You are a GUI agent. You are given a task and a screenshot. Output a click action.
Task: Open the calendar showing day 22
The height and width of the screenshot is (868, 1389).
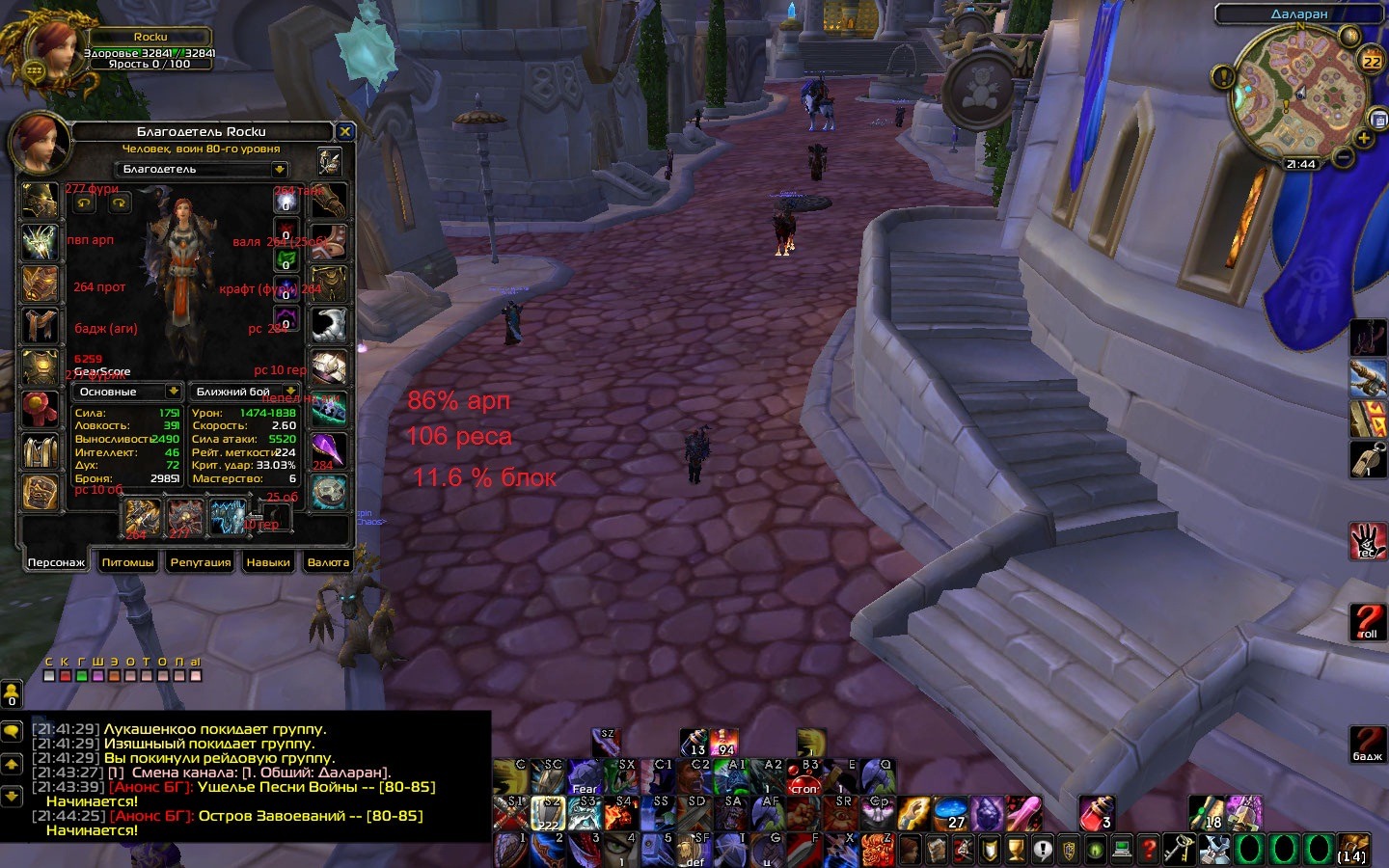point(1371,60)
